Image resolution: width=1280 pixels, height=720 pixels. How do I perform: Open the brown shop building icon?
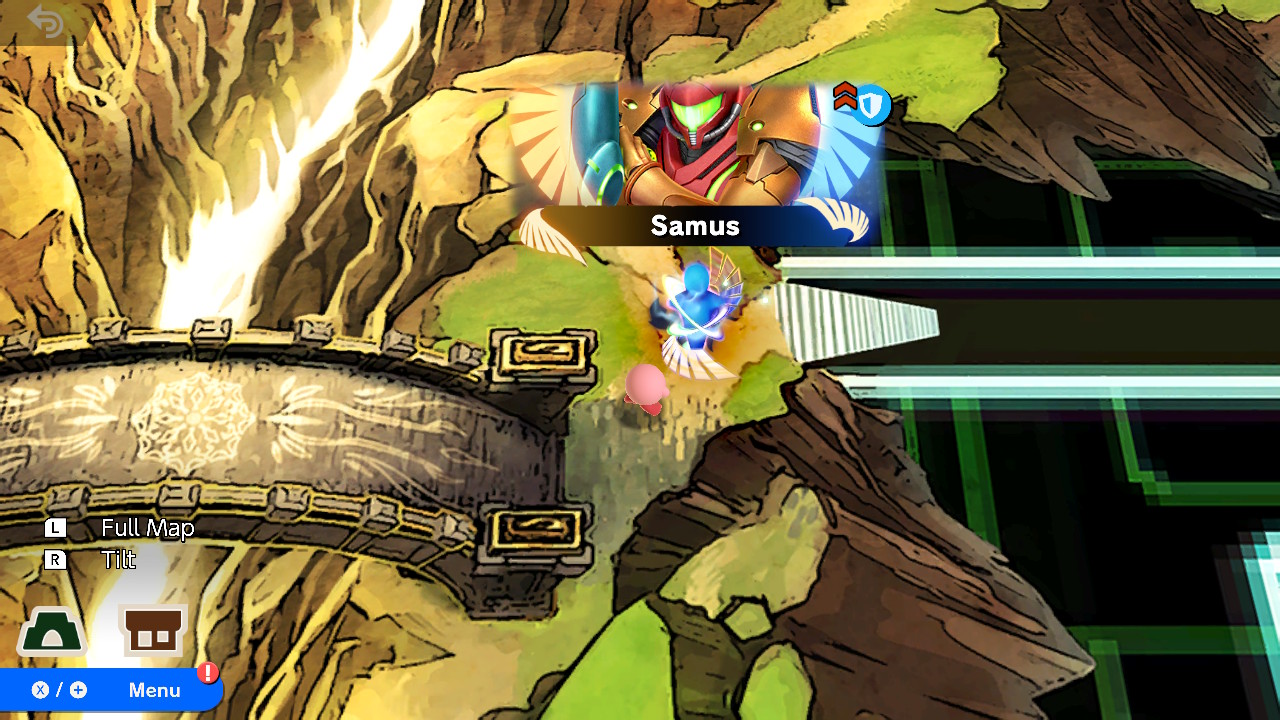tap(154, 631)
